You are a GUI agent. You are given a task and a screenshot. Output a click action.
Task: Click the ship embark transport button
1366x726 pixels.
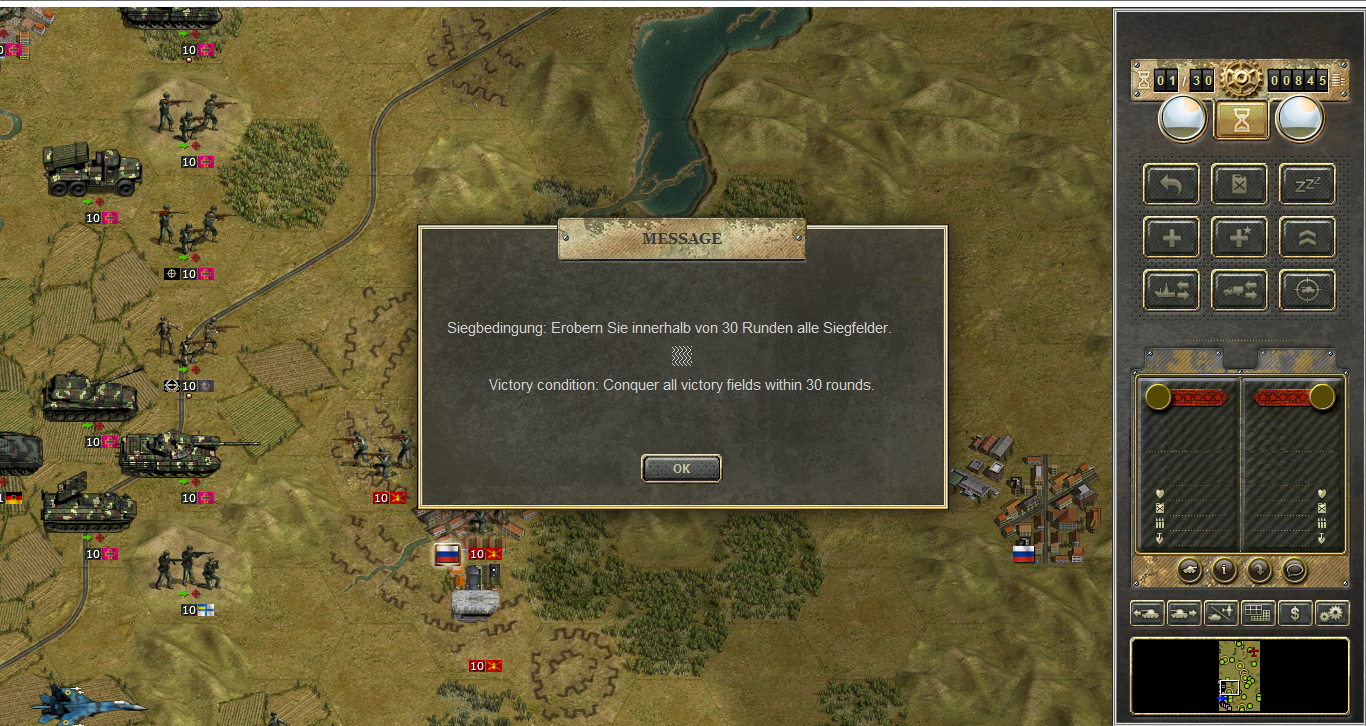coord(1171,290)
